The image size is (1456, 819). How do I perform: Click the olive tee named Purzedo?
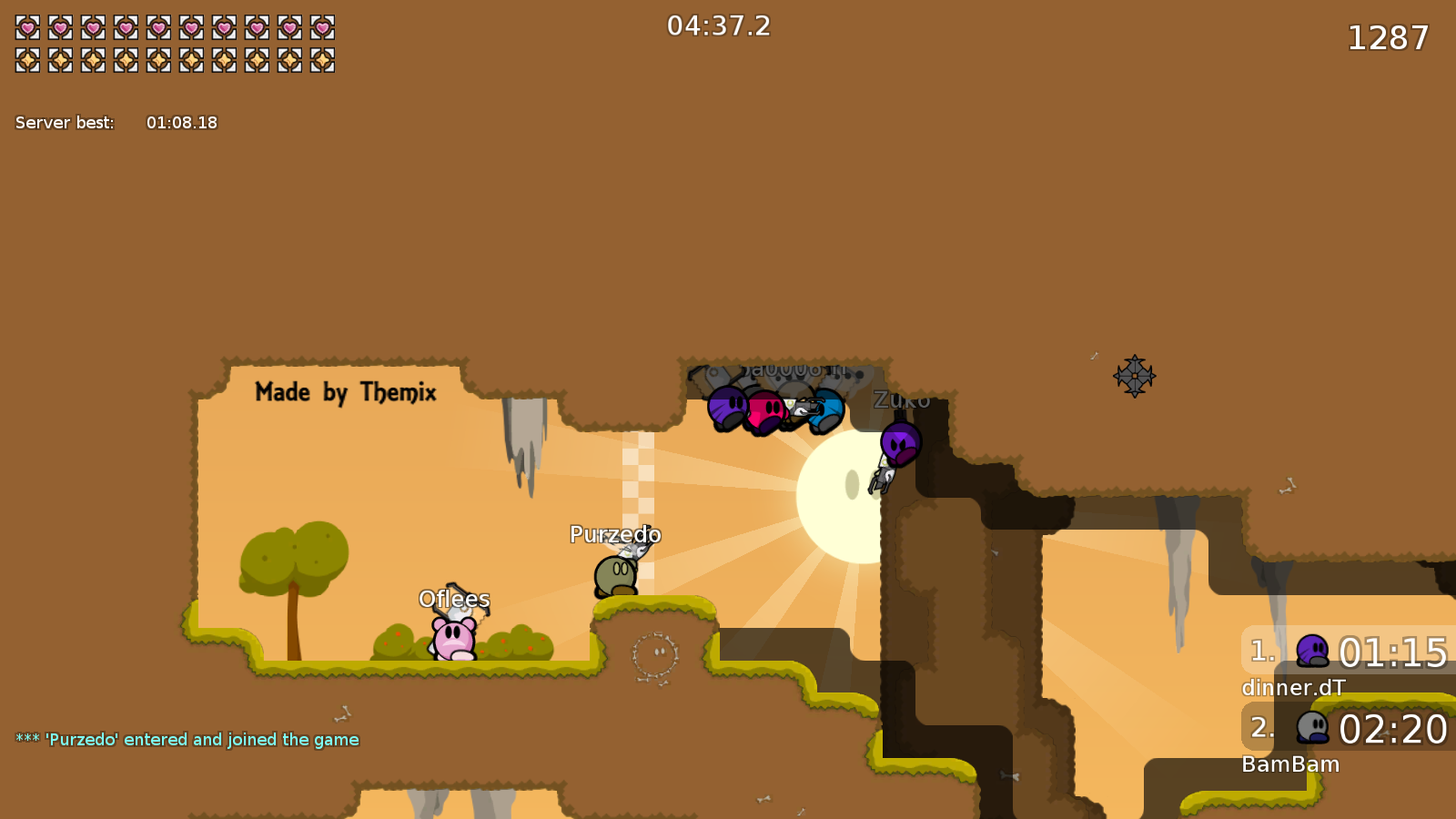(615, 573)
